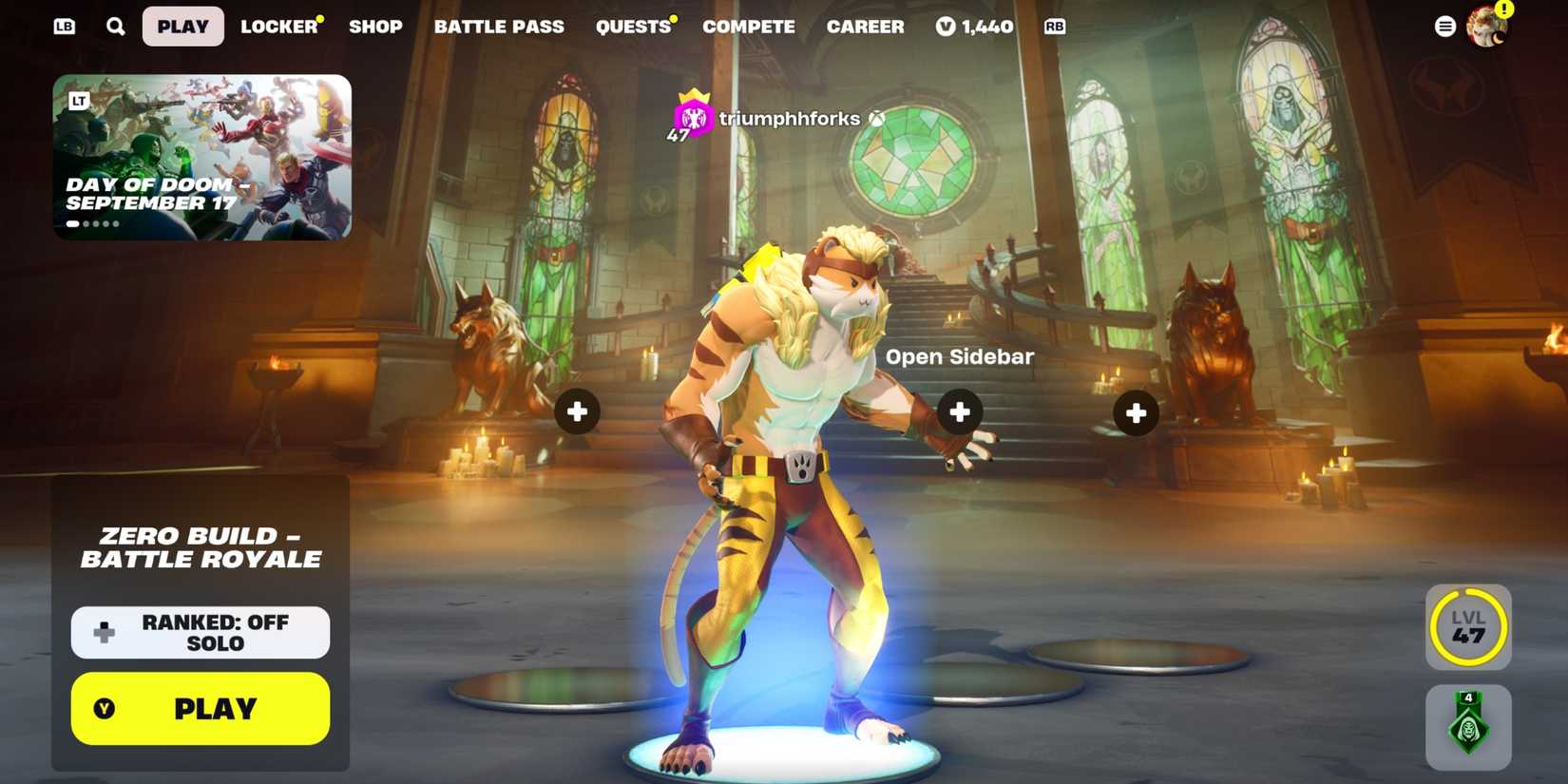The width and height of the screenshot is (1568, 784).
Task: Expand the Zero Build - Battle Royale mode selector
Action: (x=199, y=547)
